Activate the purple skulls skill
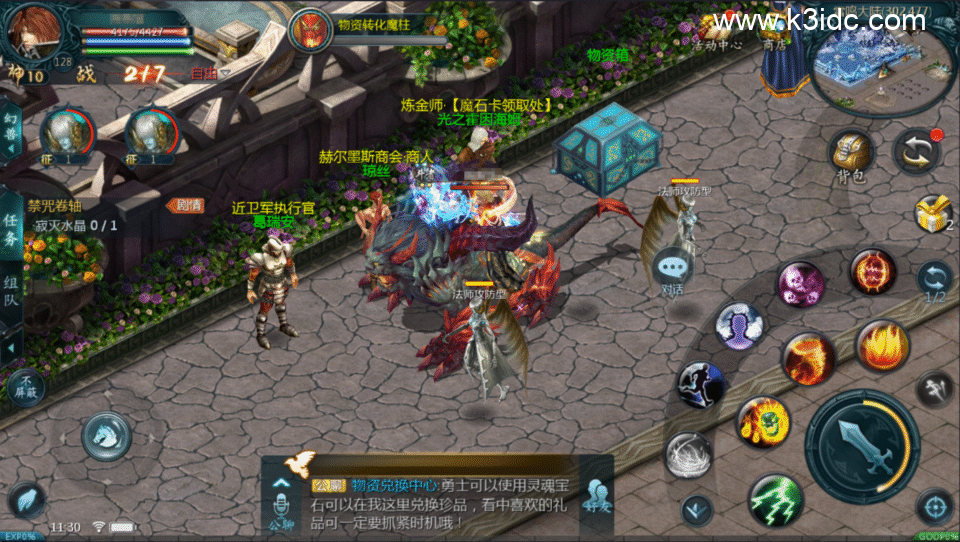 (801, 284)
